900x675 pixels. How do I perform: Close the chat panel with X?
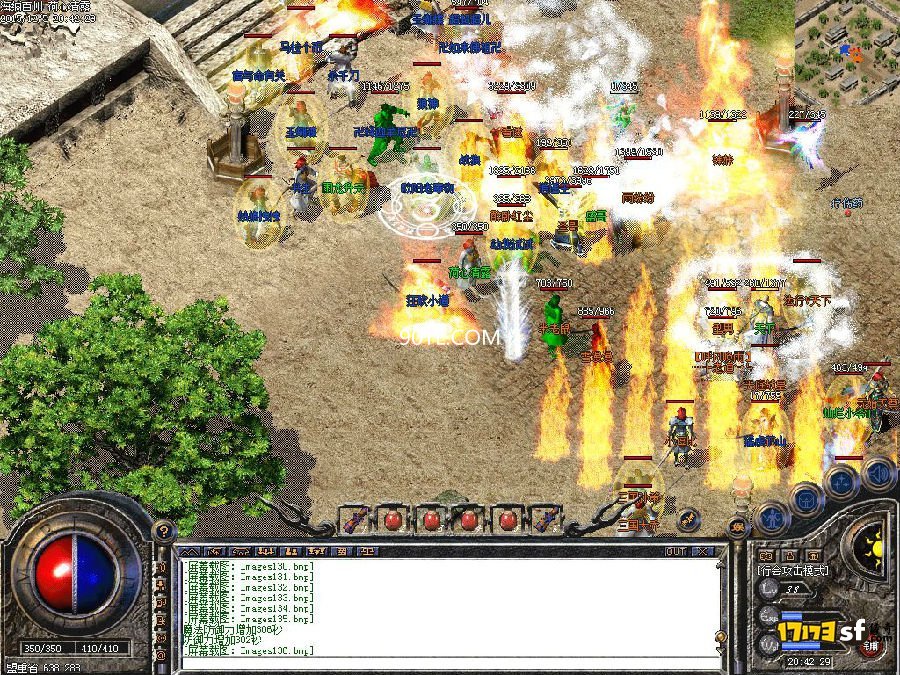(705, 551)
